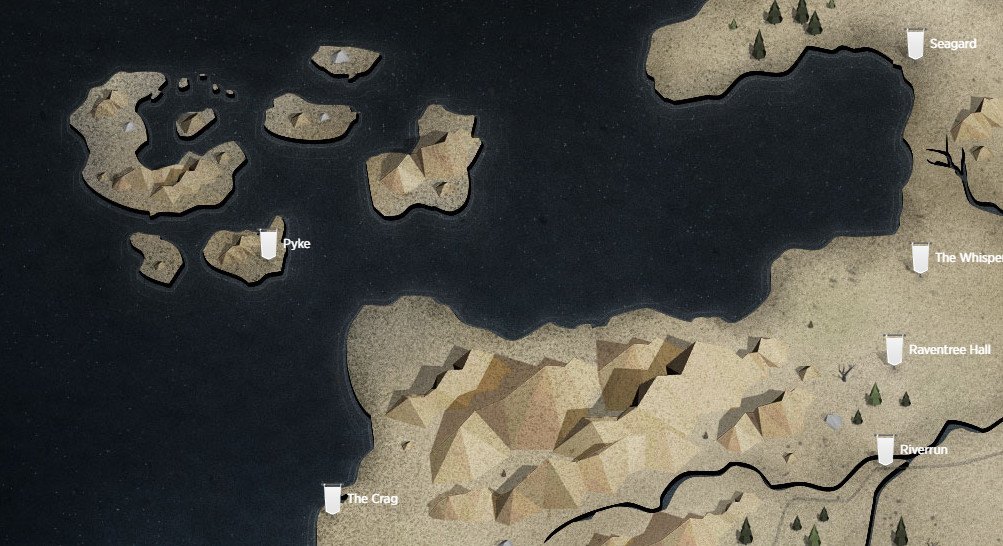The image size is (1003, 546).
Task: Select the Pyke banner marker
Action: [x=267, y=244]
